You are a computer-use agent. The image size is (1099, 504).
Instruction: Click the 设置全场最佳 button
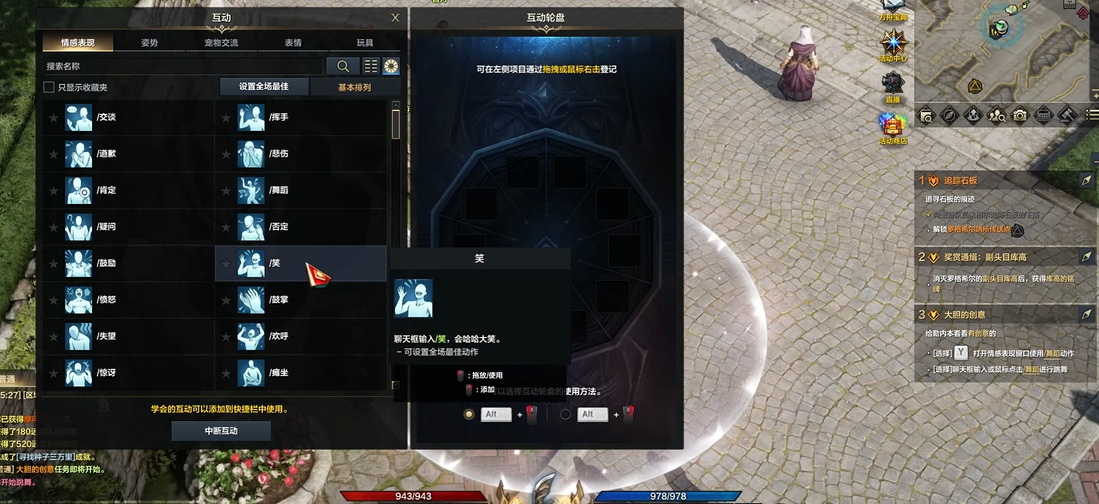tap(263, 88)
